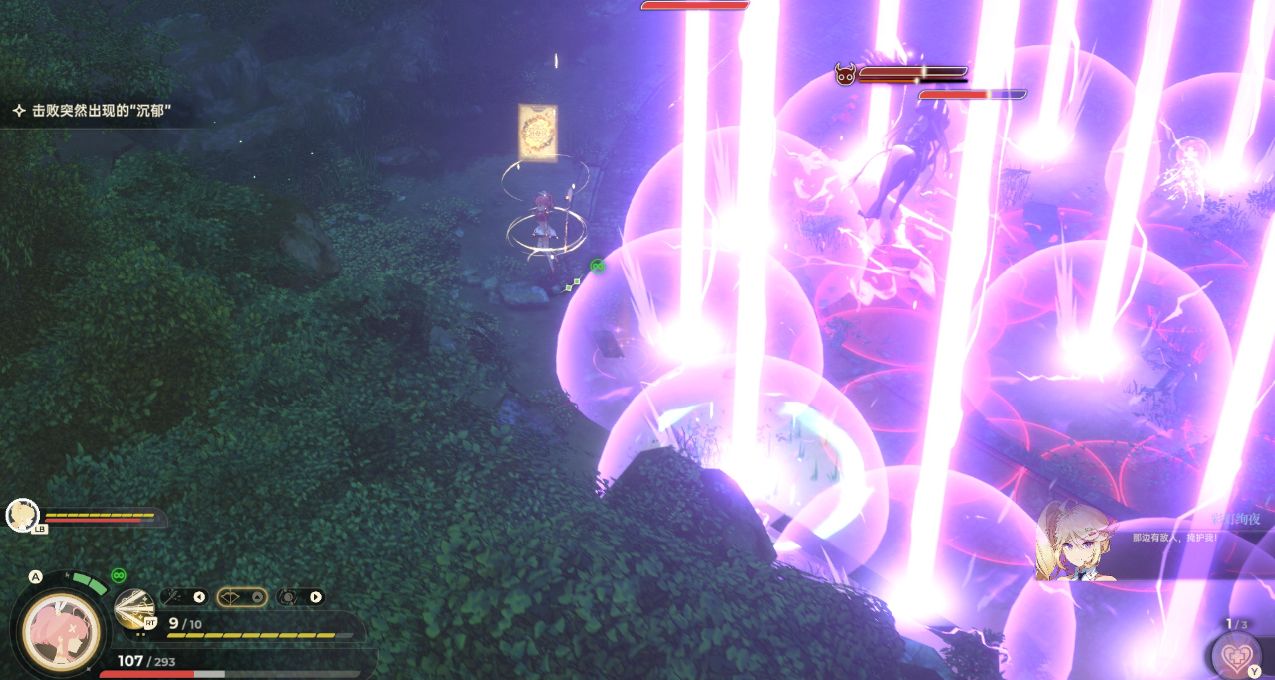This screenshot has height=680, width=1275.
Task: Activate the golden arrow-volley skill icon
Action: 133,609
